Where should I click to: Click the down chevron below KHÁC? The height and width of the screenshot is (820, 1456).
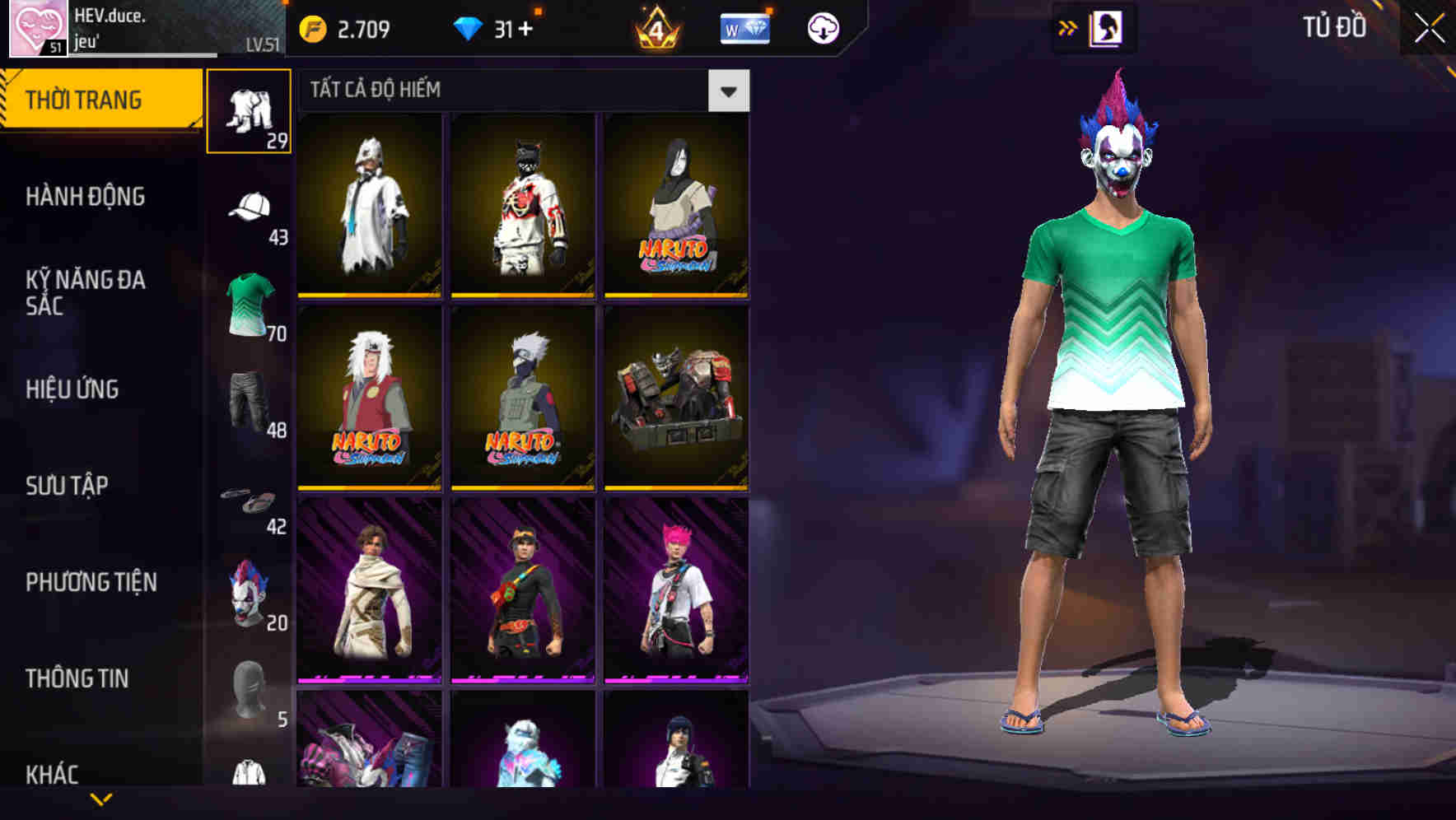point(99,800)
